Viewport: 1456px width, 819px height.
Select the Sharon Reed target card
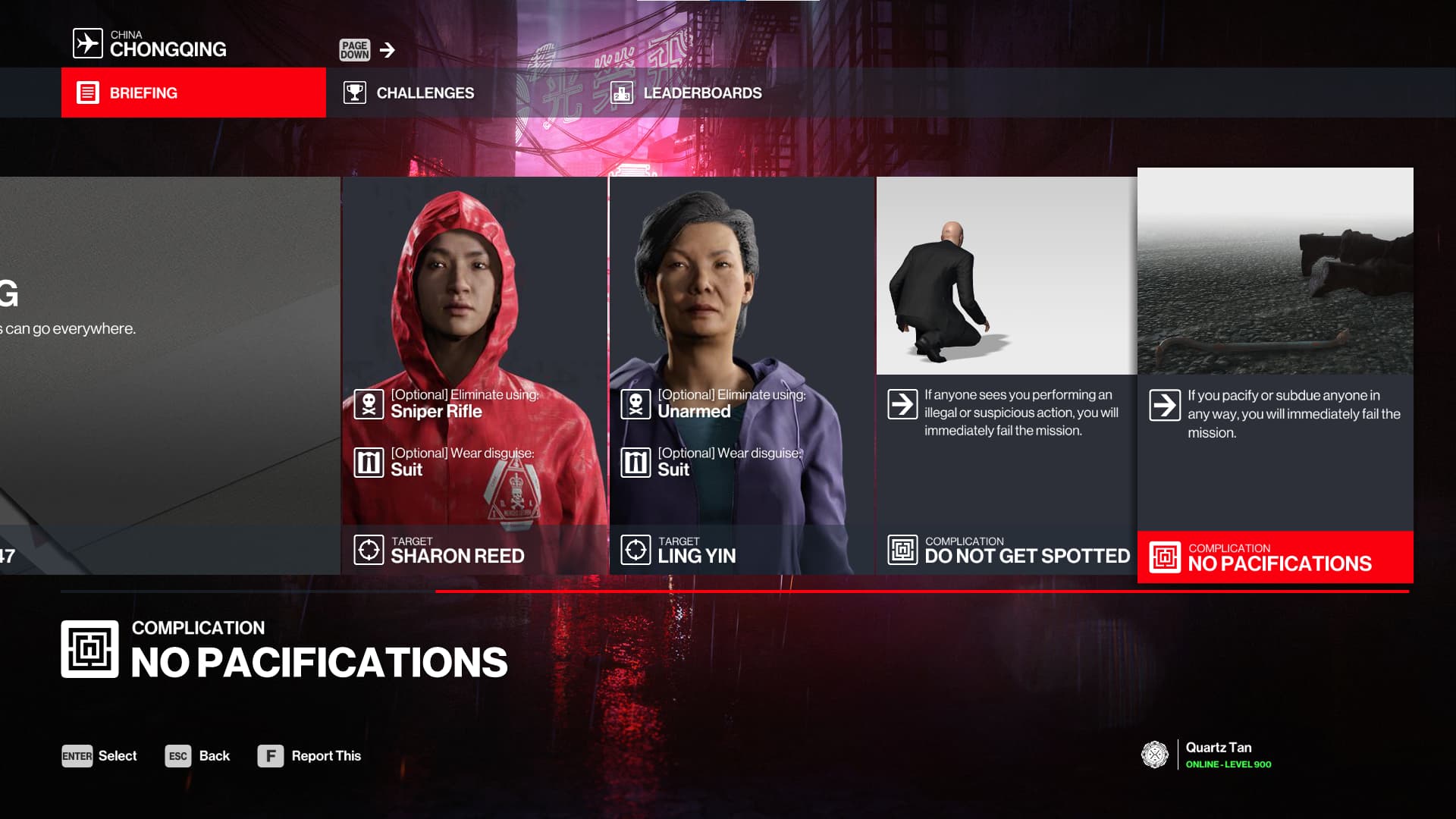click(x=474, y=375)
